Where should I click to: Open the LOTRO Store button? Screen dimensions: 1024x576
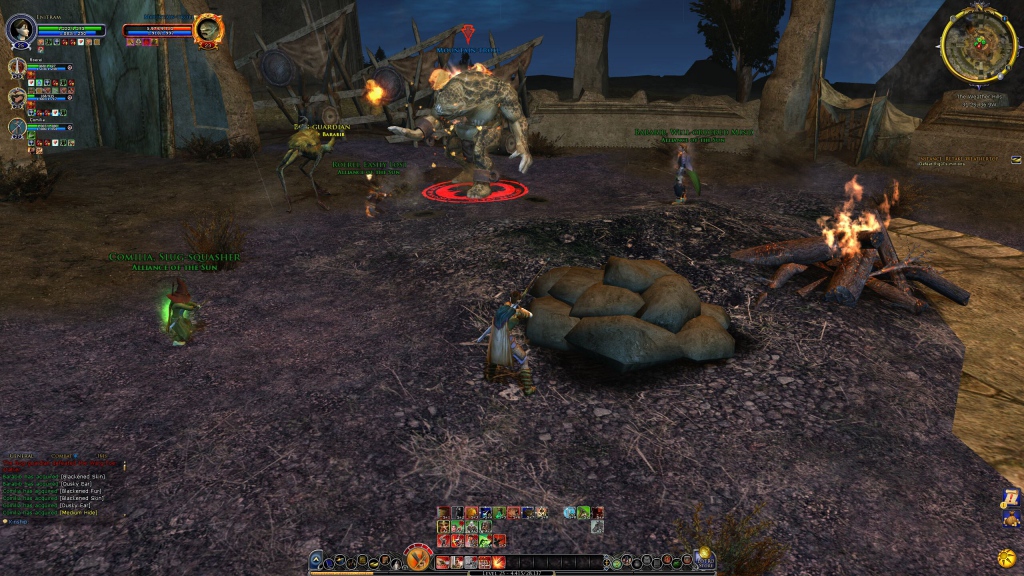tap(703, 558)
